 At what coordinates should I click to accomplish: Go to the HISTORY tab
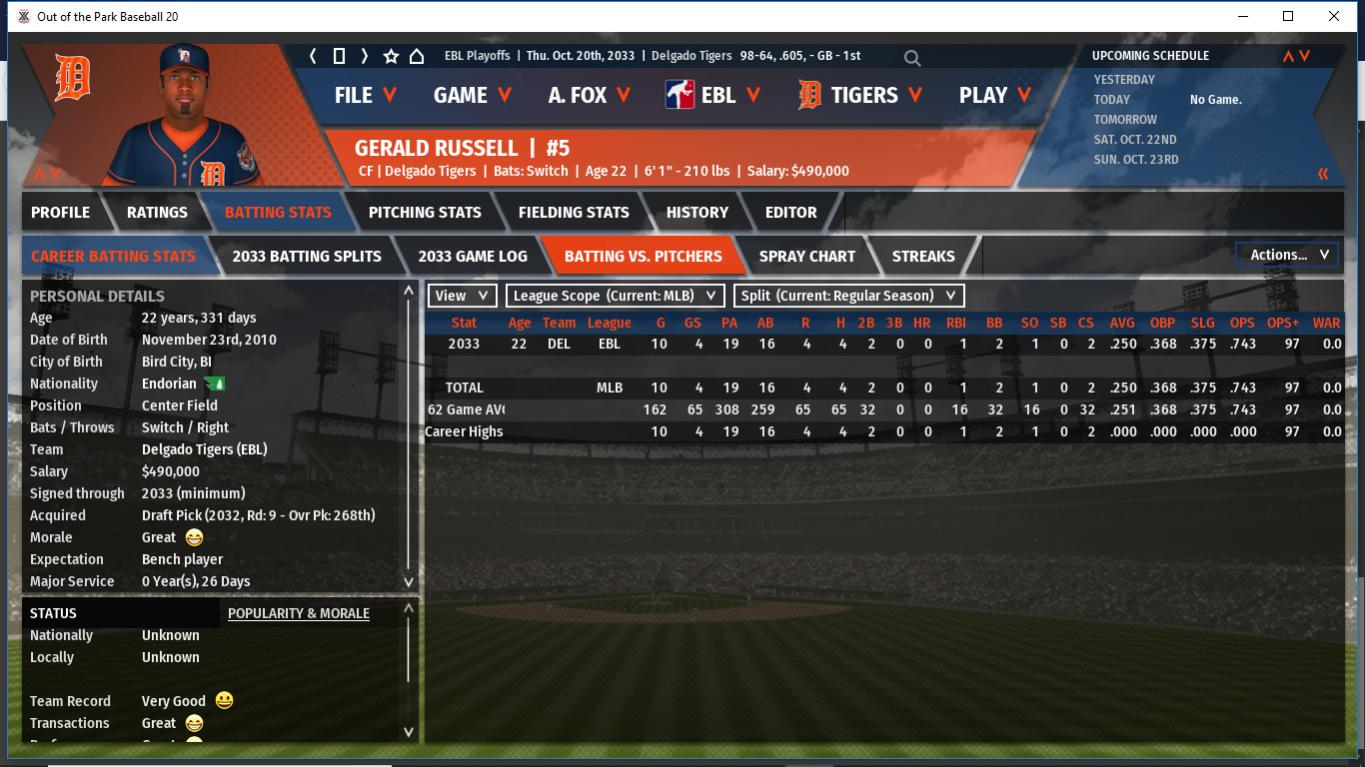click(x=697, y=212)
